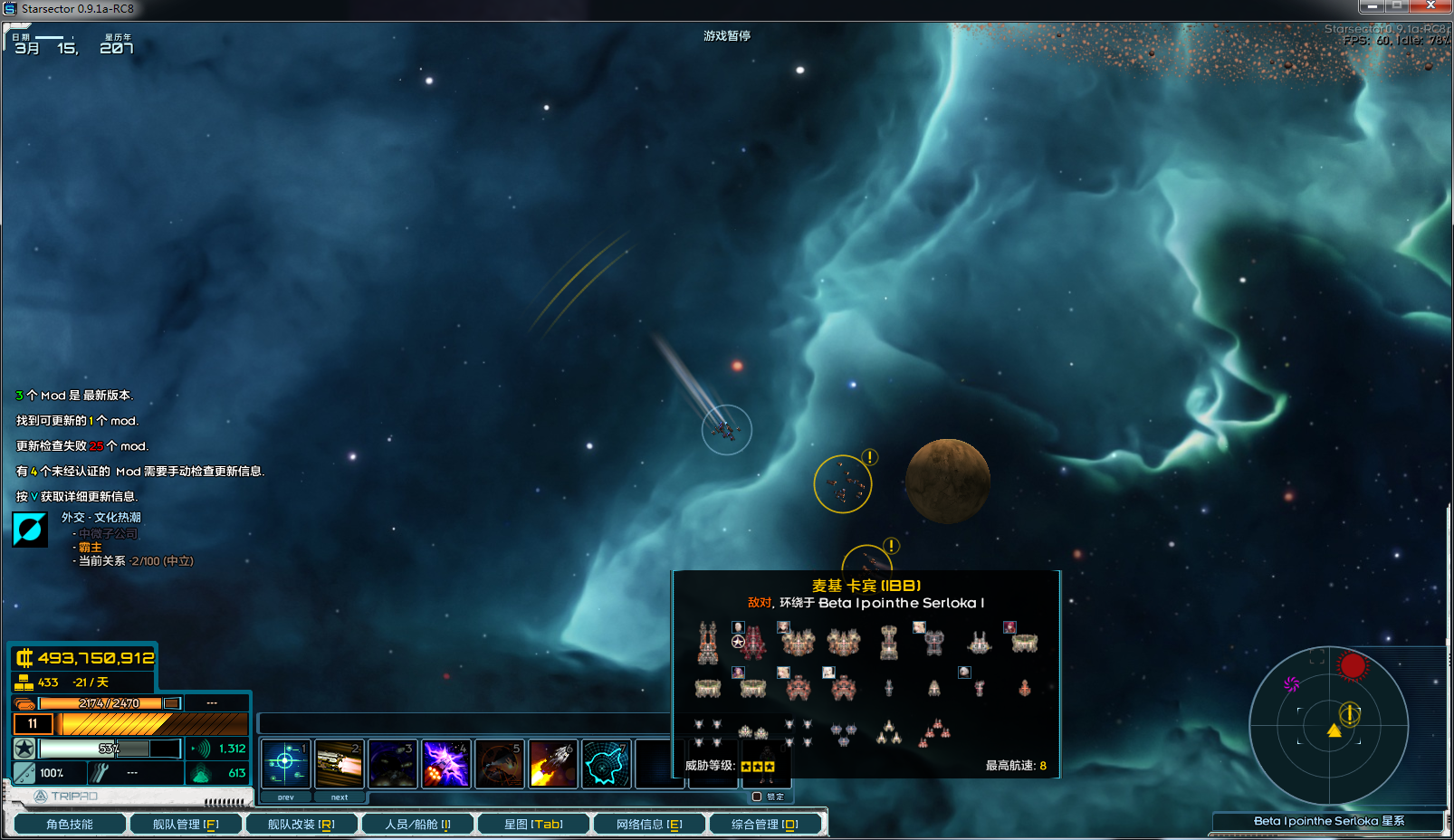Open the 外交 diplomacy event message icon
Image resolution: width=1454 pixels, height=840 pixels.
30,530
